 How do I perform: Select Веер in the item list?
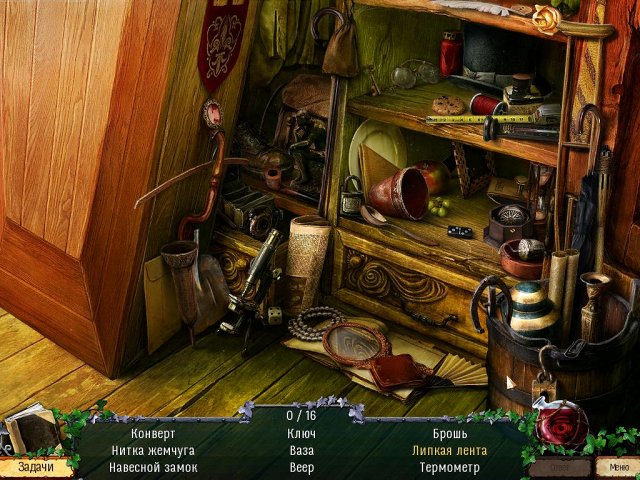click(301, 467)
